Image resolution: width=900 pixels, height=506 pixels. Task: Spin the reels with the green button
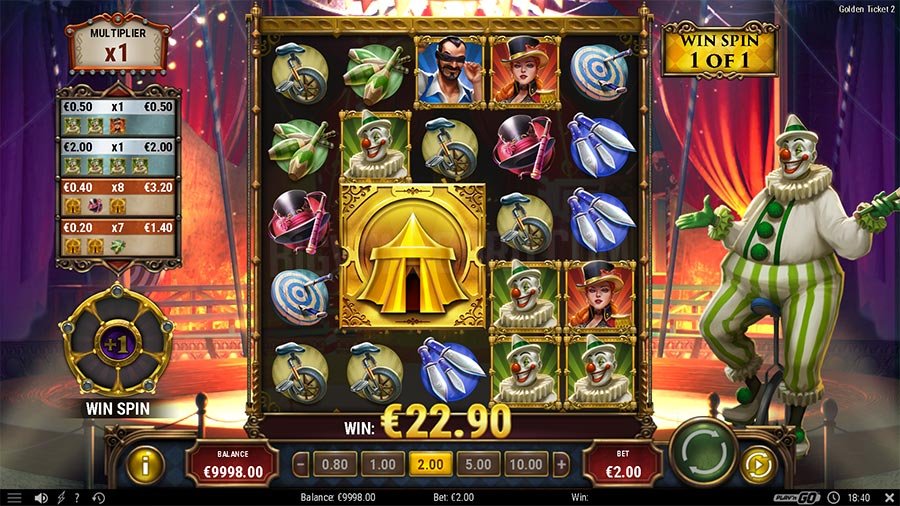[702, 455]
